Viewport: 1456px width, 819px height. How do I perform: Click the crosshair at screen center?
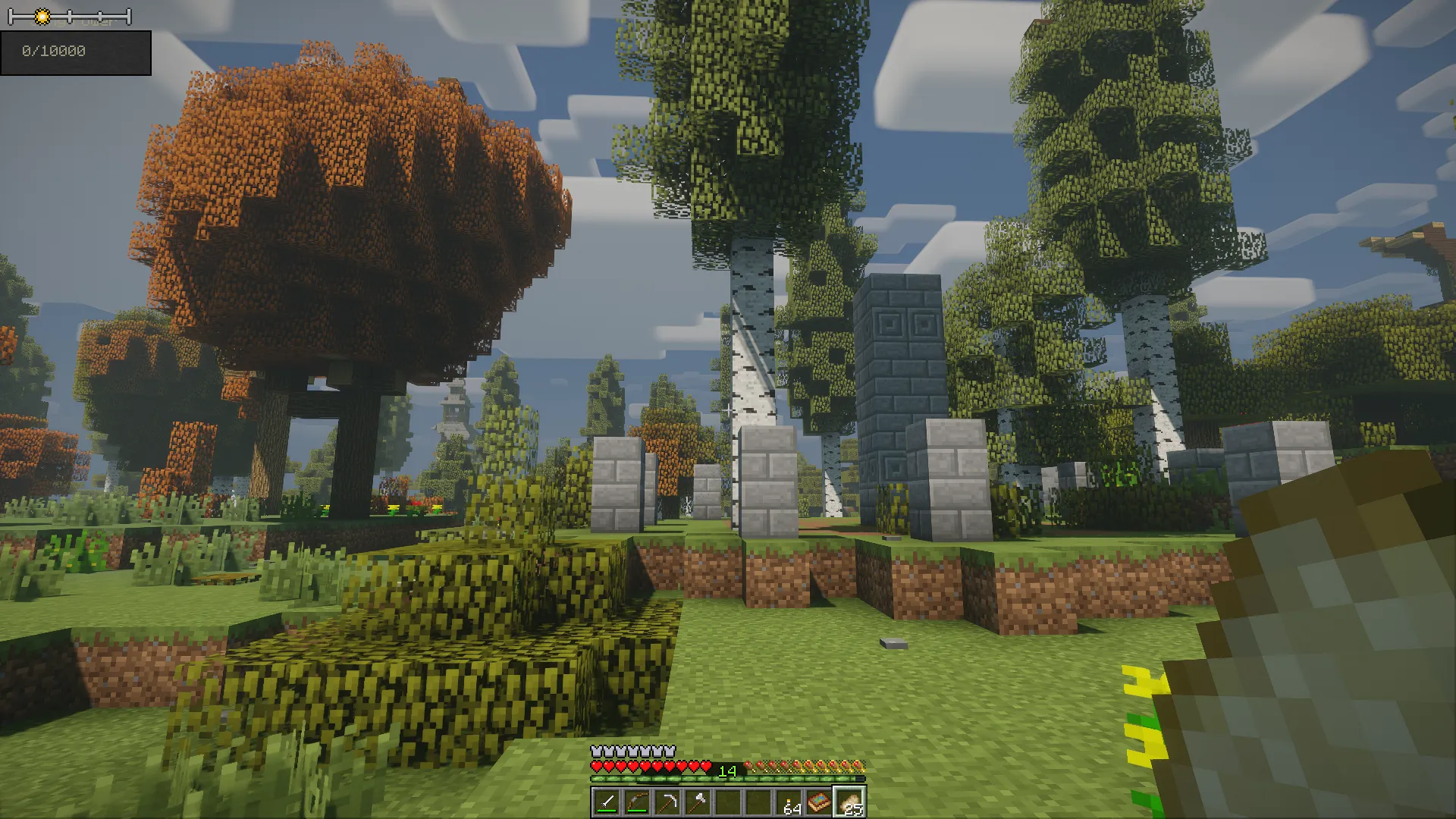[x=728, y=409]
